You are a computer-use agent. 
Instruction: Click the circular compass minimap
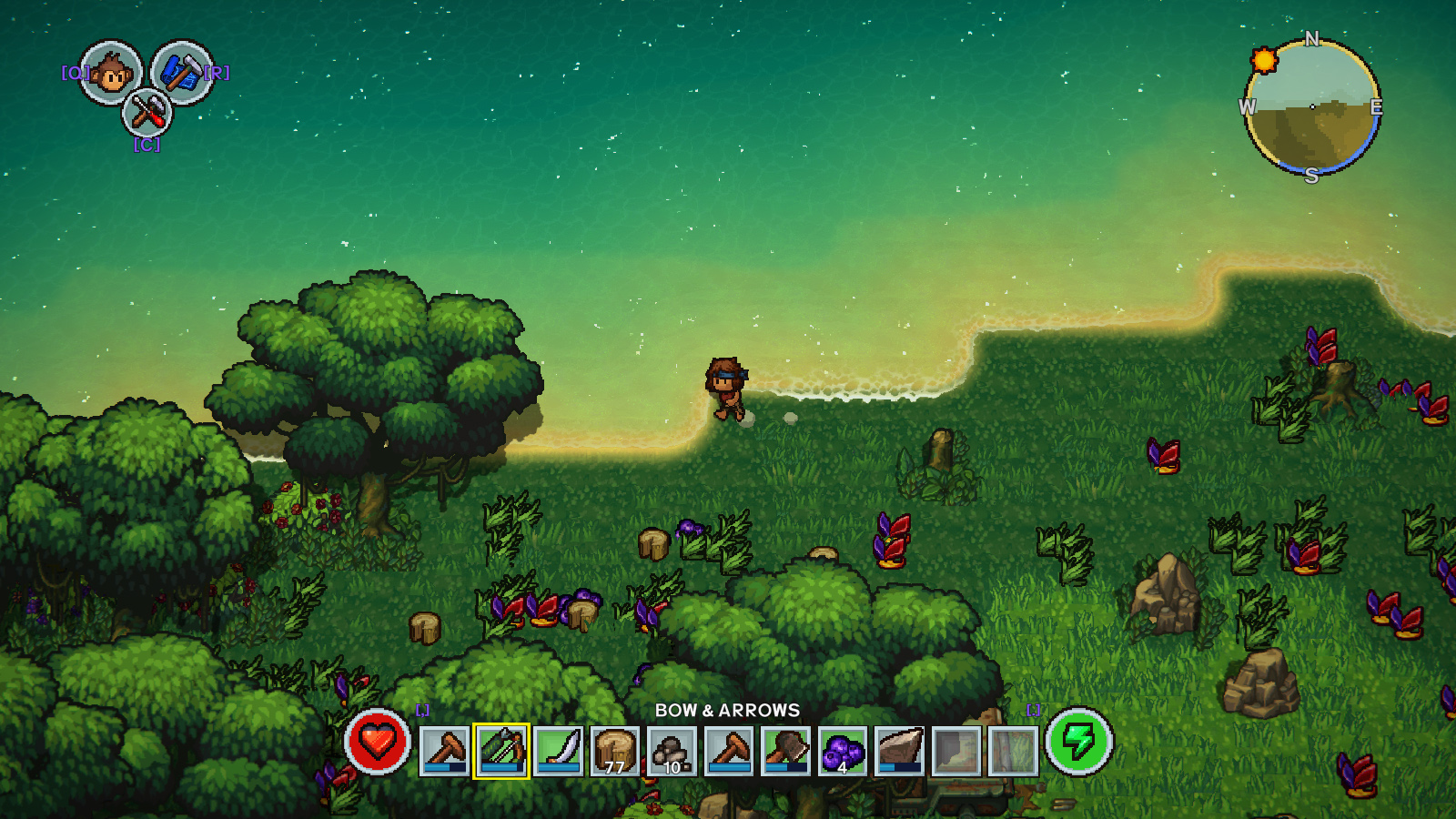(1311, 107)
